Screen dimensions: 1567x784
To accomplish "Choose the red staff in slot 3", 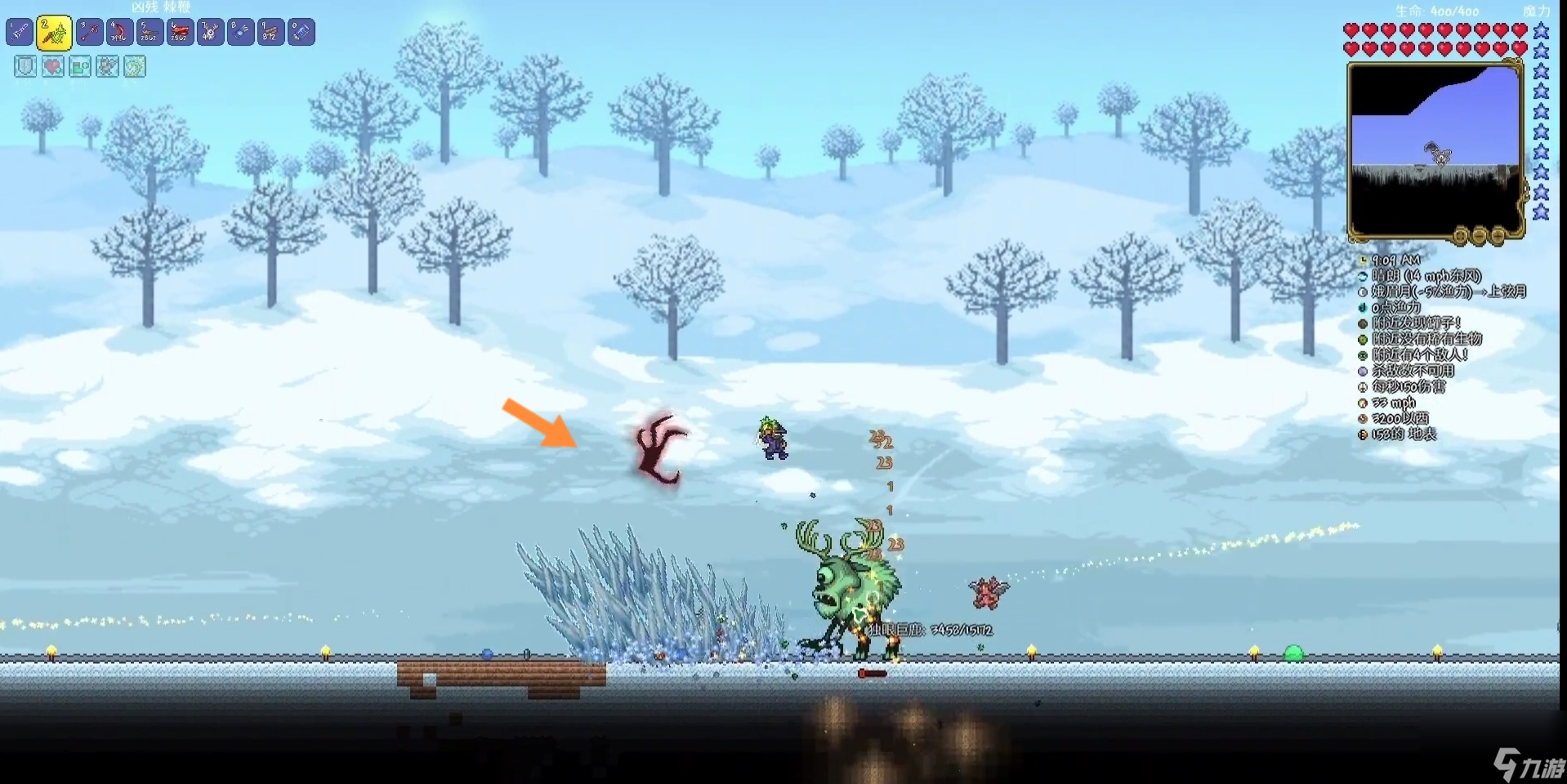I will [x=90, y=32].
